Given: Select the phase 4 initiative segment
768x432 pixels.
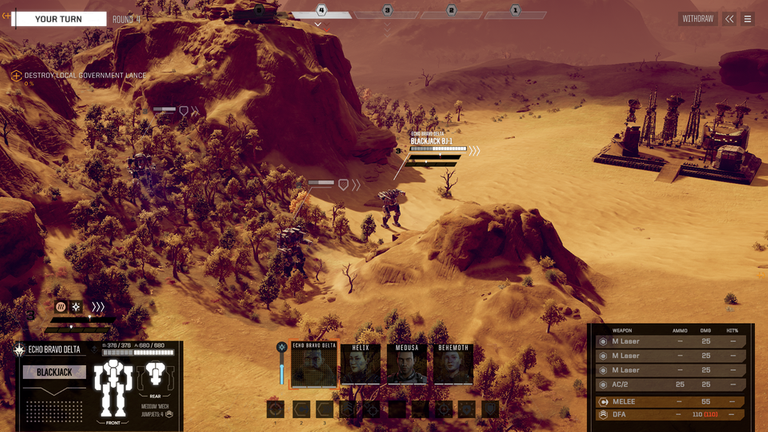Looking at the screenshot, I should pos(322,12).
